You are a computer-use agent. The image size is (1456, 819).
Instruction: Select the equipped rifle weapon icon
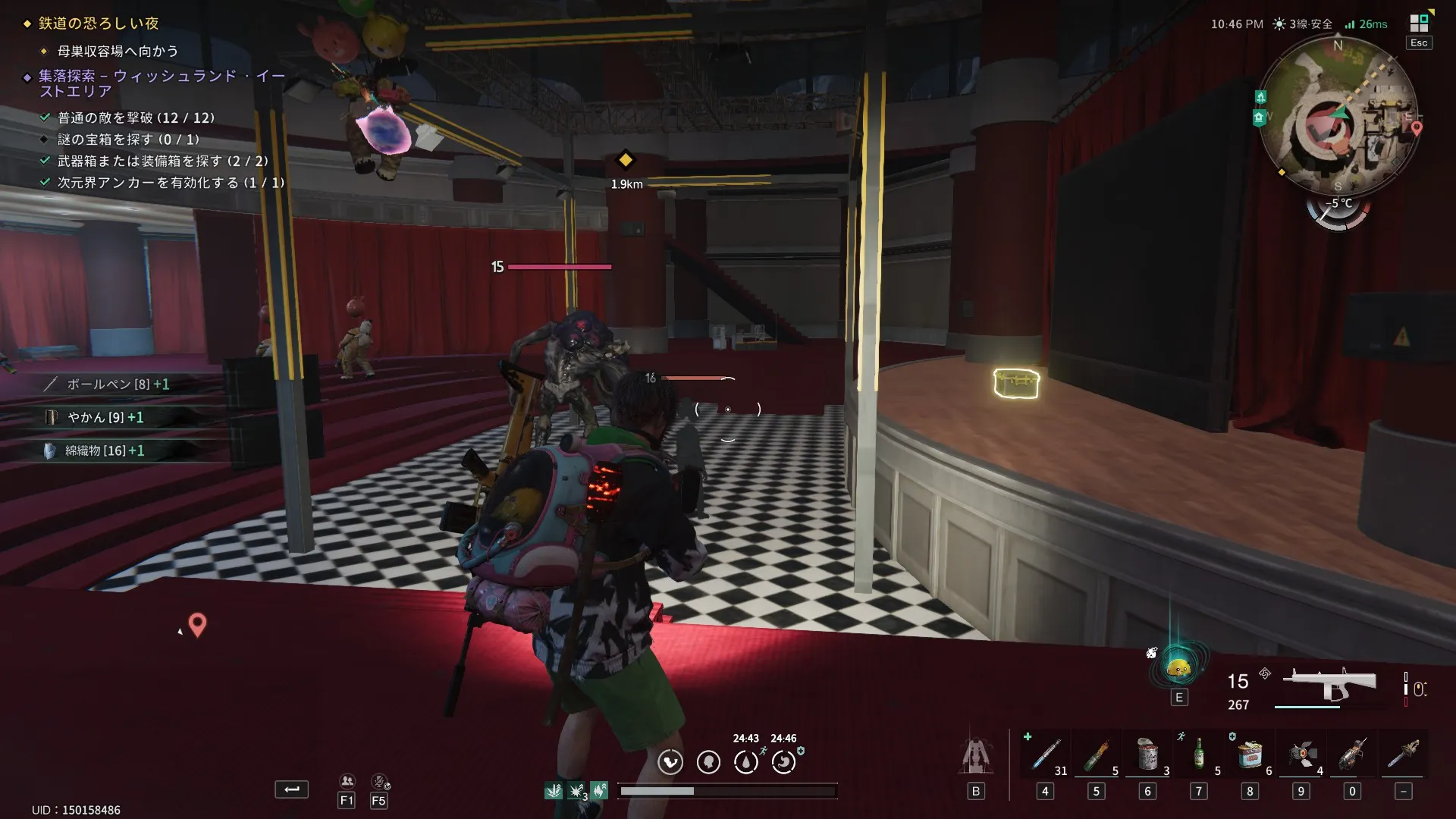pyautogui.click(x=1329, y=685)
